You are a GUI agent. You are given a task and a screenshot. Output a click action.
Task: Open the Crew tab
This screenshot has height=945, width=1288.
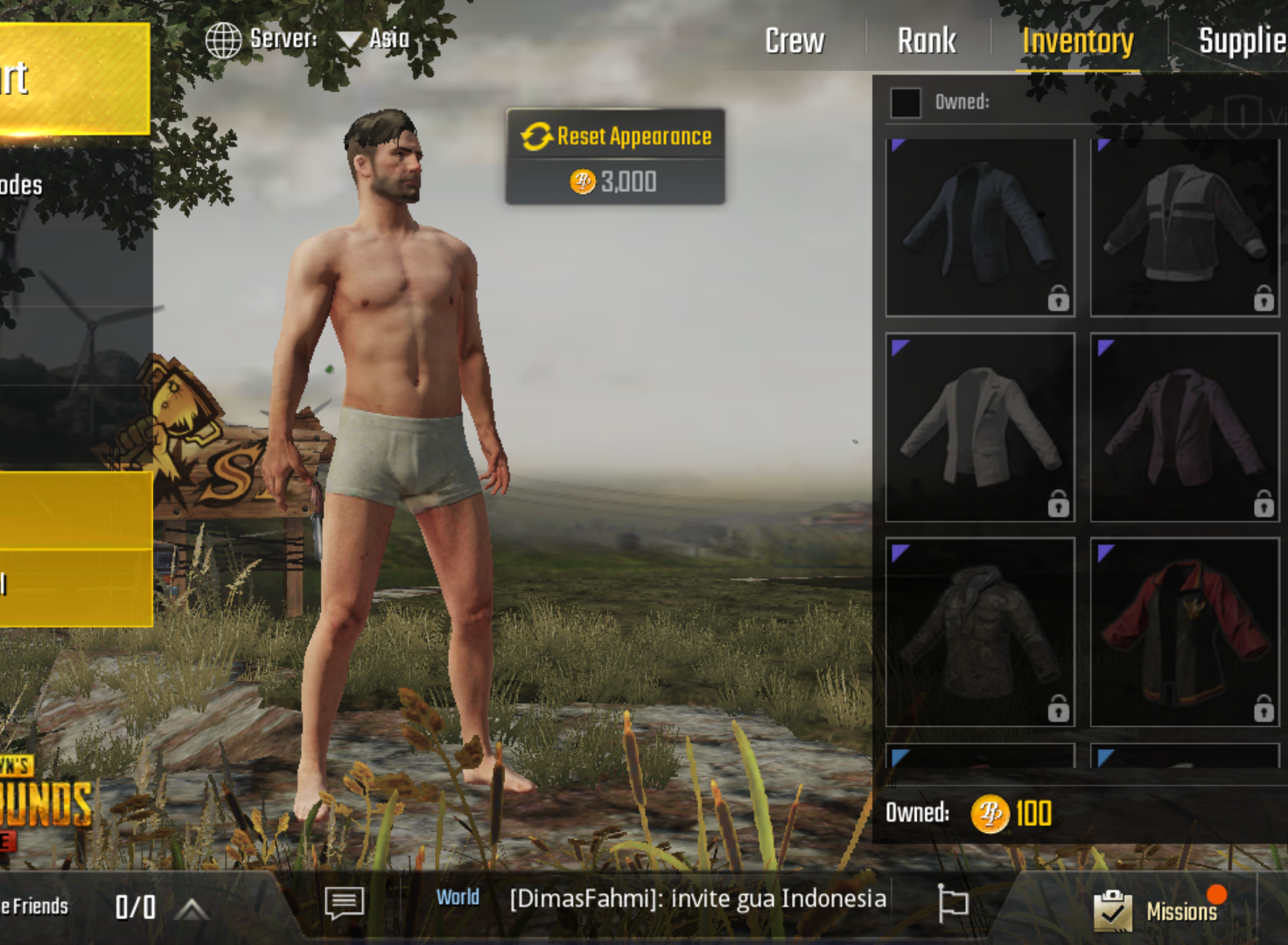coord(794,40)
